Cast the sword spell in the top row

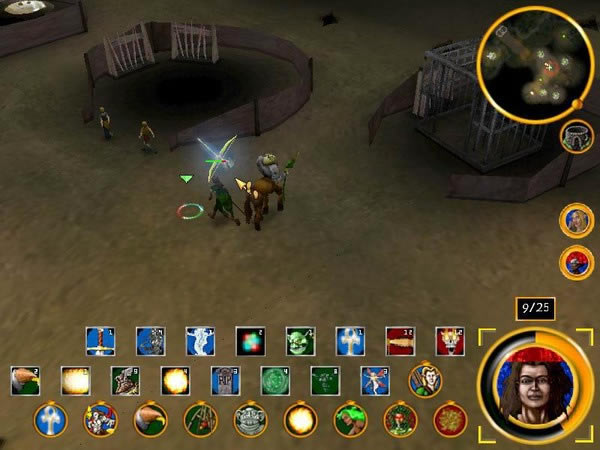tap(100, 342)
